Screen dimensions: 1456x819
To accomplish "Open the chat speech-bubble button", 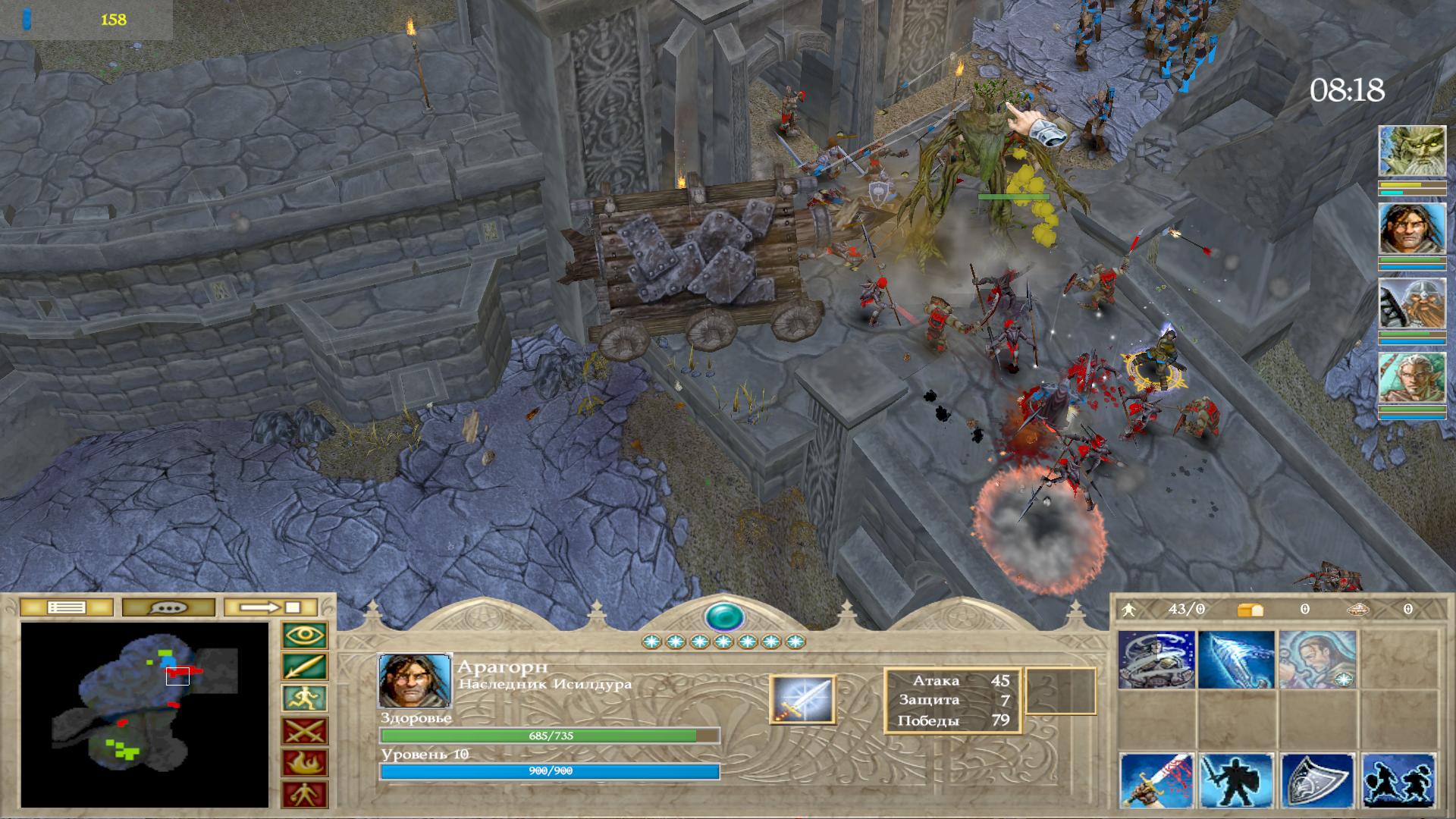I will [168, 607].
